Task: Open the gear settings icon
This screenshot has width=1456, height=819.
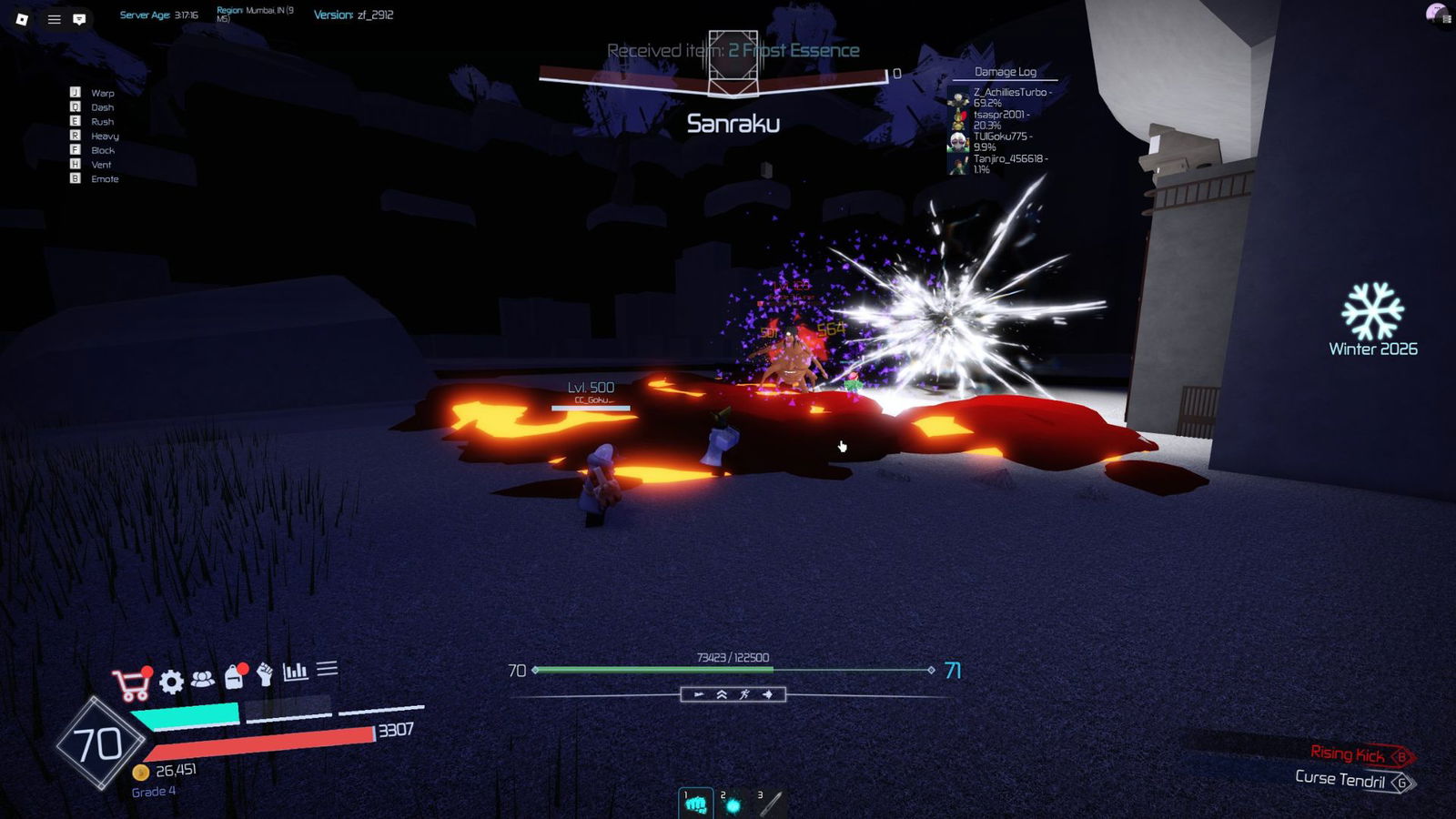Action: click(171, 681)
